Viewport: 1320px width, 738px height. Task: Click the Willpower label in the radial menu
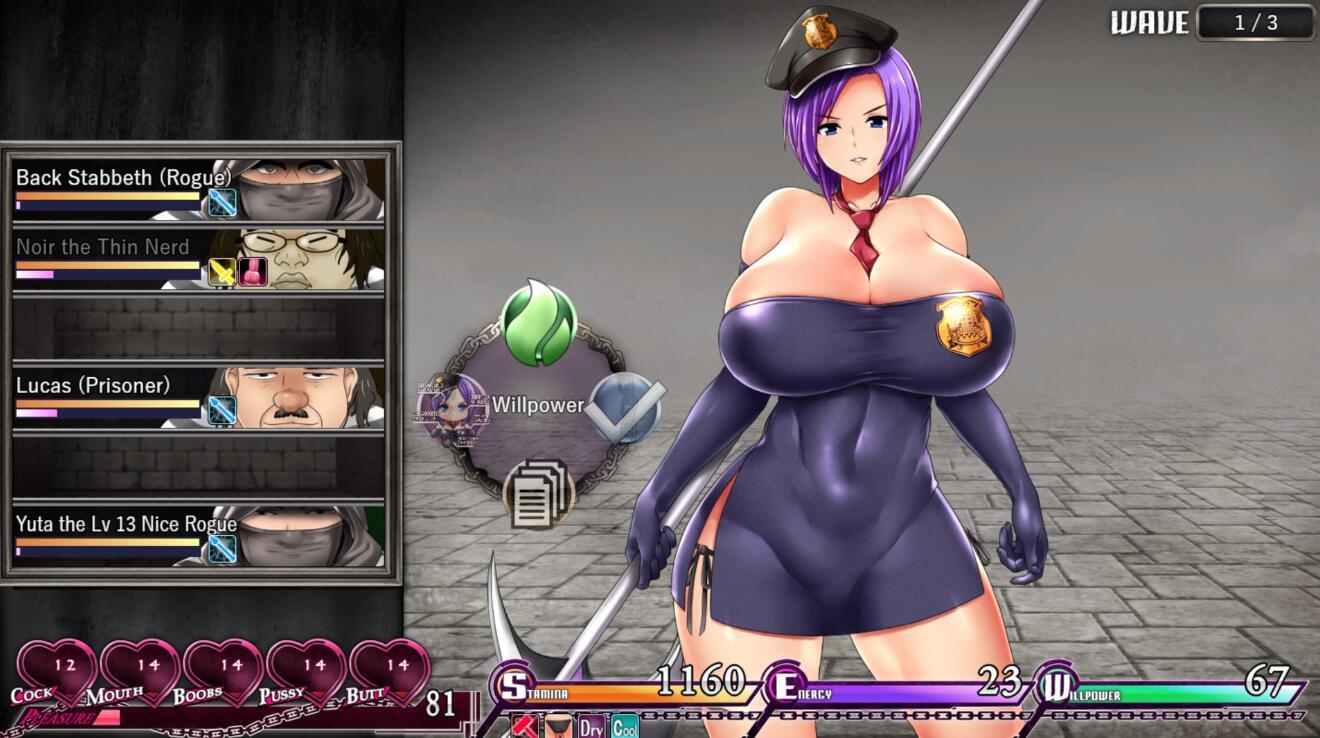537,407
